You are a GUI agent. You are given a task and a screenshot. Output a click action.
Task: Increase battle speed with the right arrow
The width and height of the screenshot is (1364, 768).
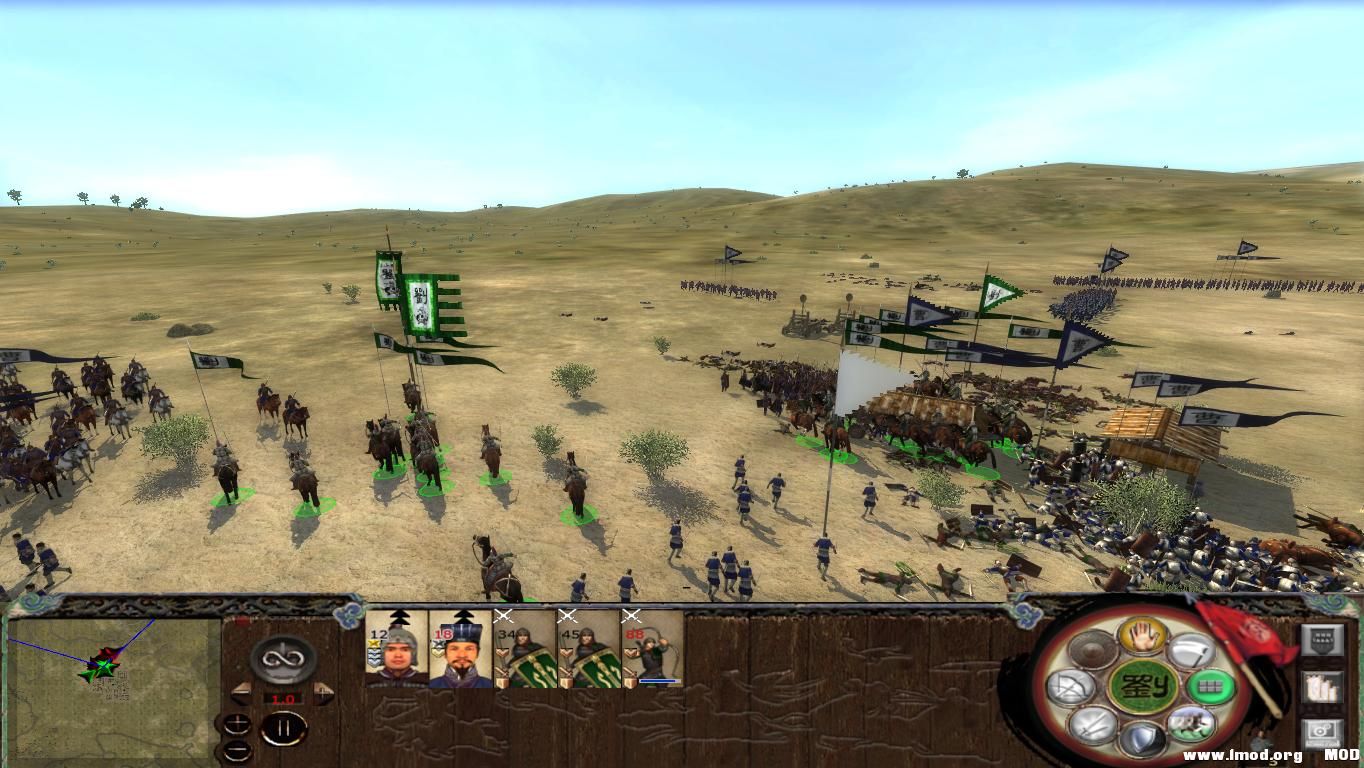click(323, 692)
